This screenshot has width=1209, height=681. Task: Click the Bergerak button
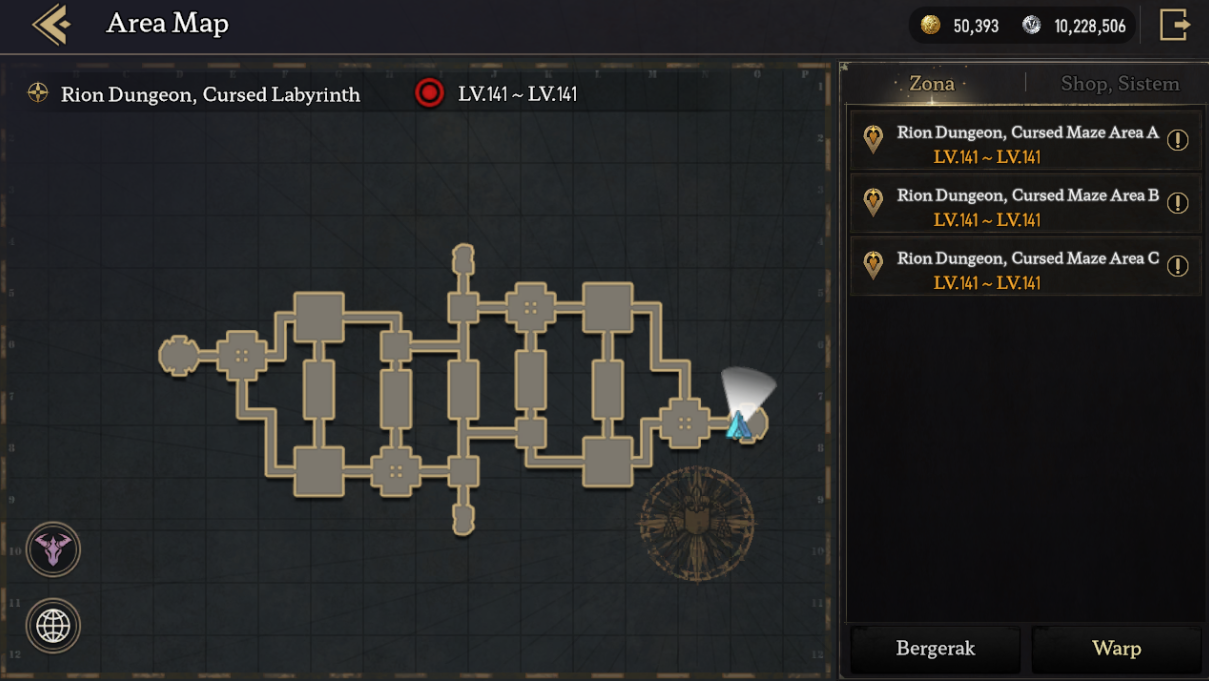[935, 649]
